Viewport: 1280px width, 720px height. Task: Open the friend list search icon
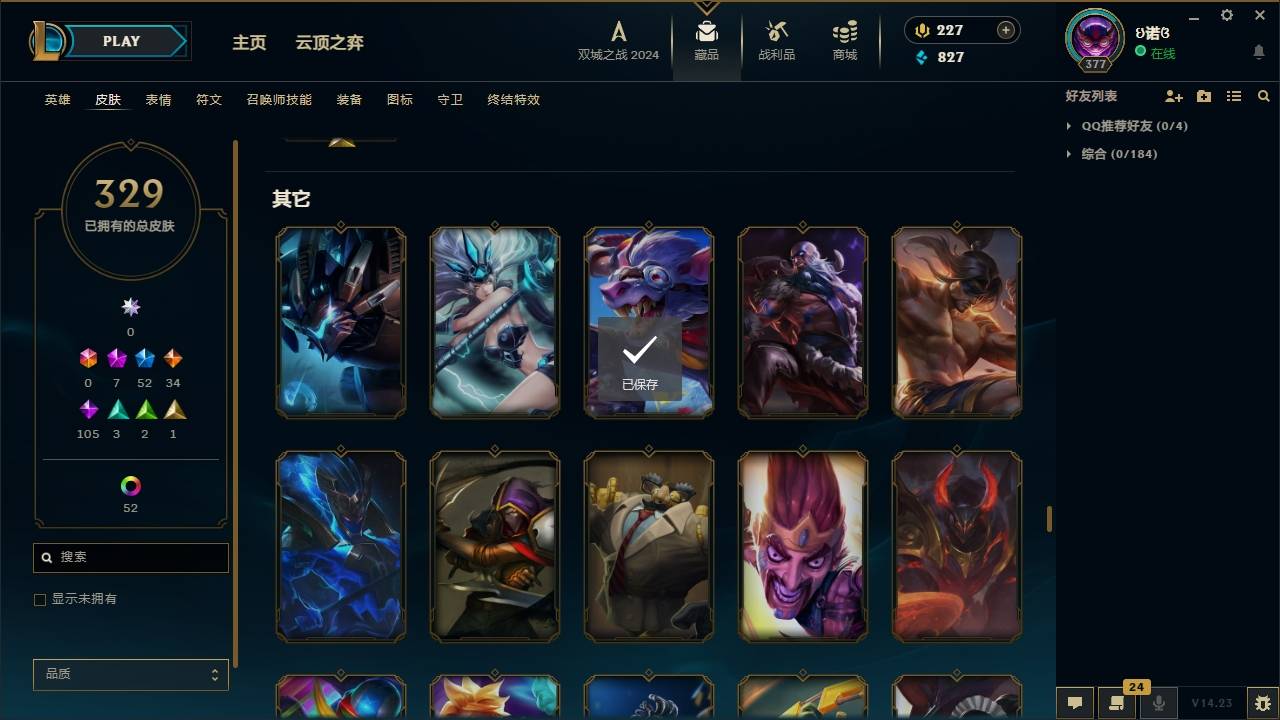coord(1263,96)
